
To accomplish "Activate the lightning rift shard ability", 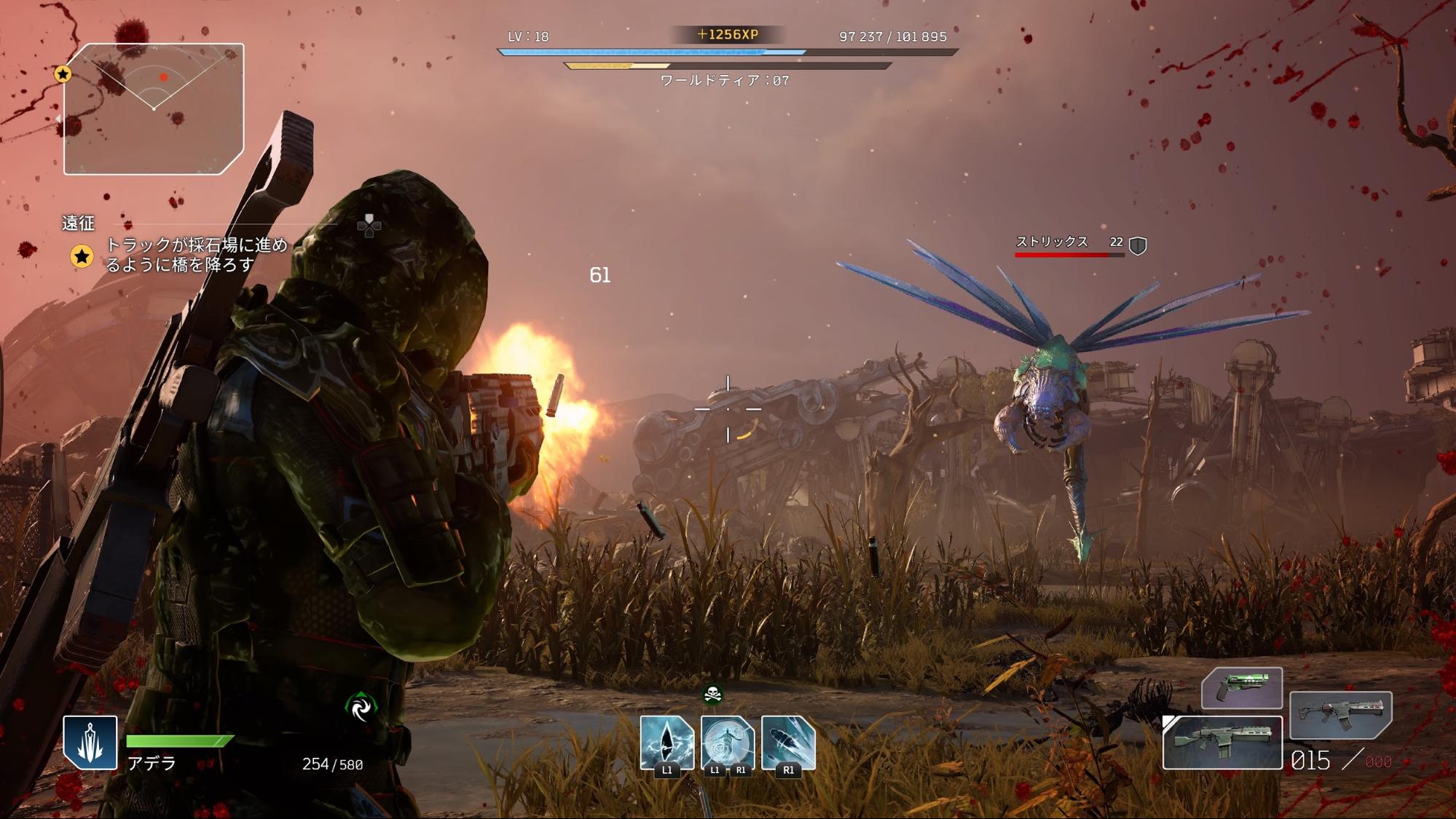I will tap(666, 743).
